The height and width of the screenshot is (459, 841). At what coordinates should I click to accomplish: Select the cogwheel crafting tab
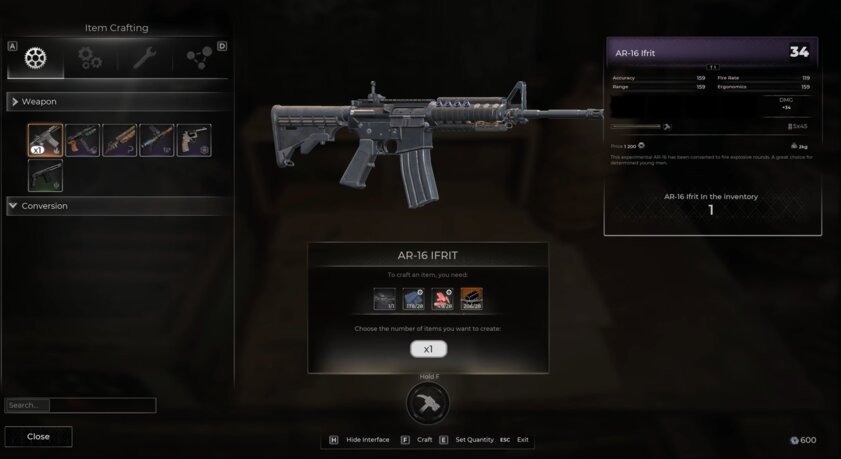(x=36, y=59)
